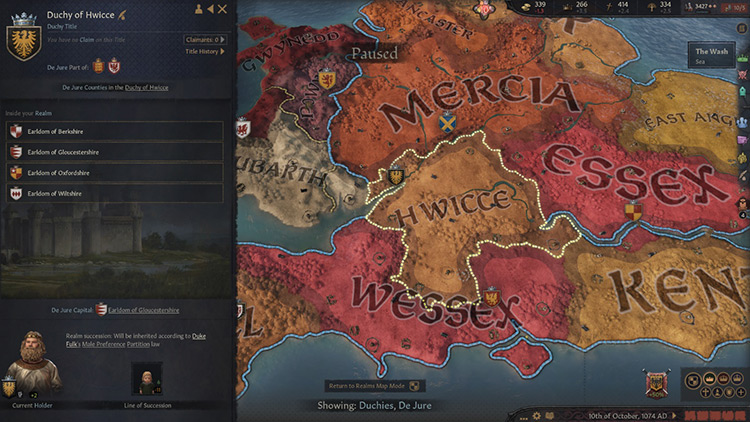Open the Claimants list
Image resolution: width=750 pixels, height=422 pixels.
pyautogui.click(x=205, y=40)
